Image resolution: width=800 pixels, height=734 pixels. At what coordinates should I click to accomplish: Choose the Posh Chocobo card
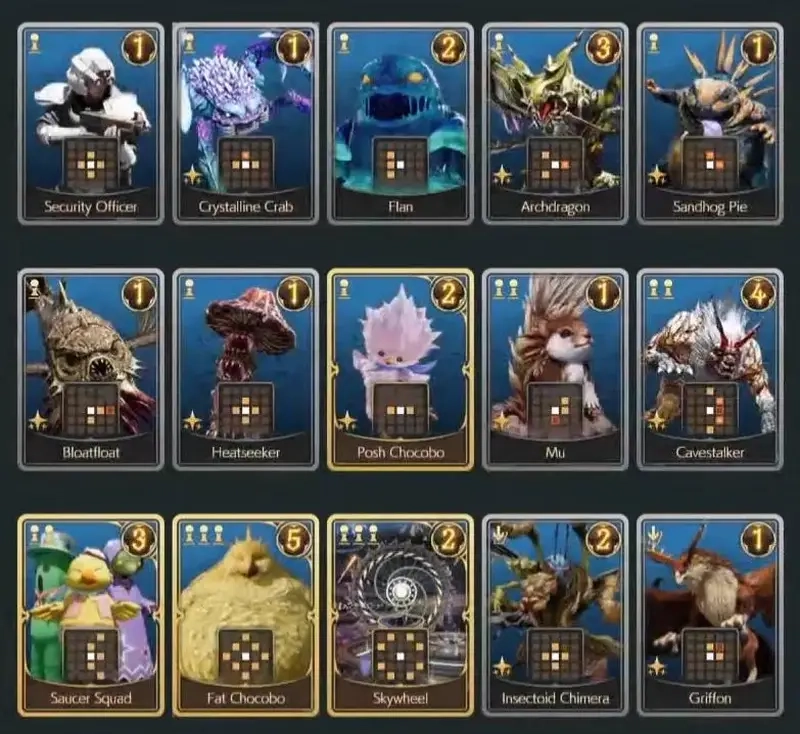(400, 369)
